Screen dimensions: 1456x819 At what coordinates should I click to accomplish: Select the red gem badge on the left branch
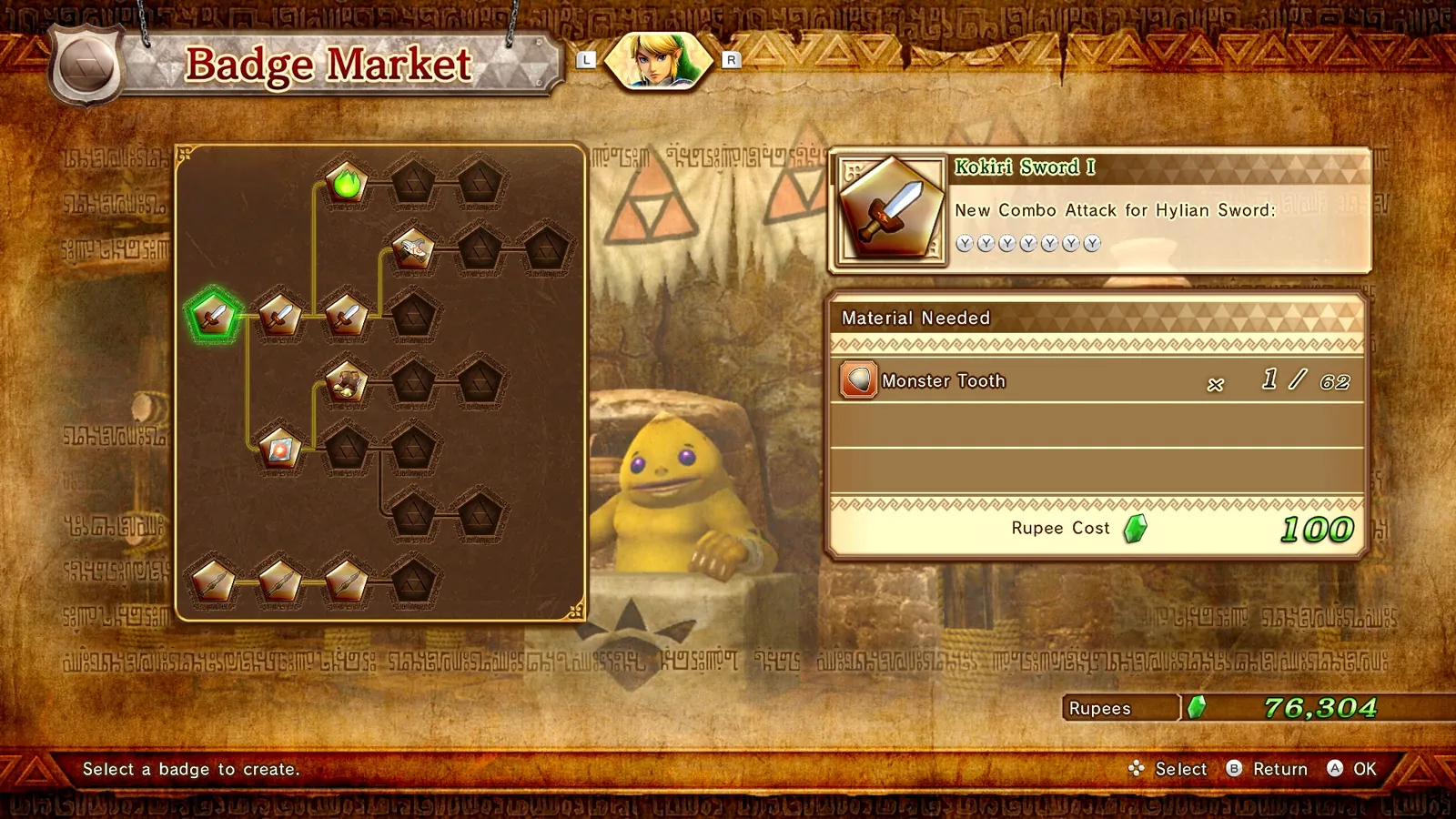pos(278,450)
